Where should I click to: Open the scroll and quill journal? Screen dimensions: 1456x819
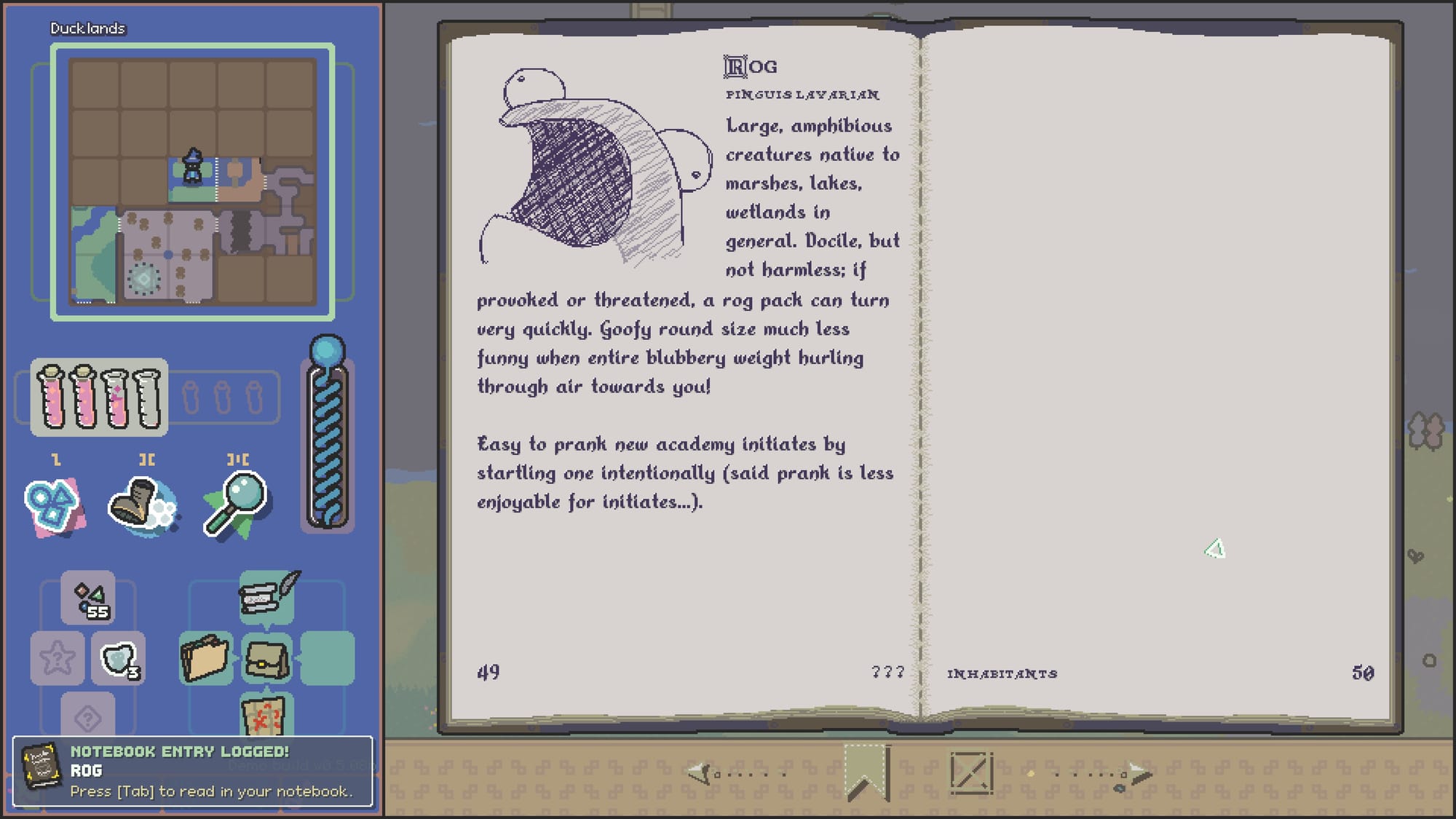click(266, 596)
